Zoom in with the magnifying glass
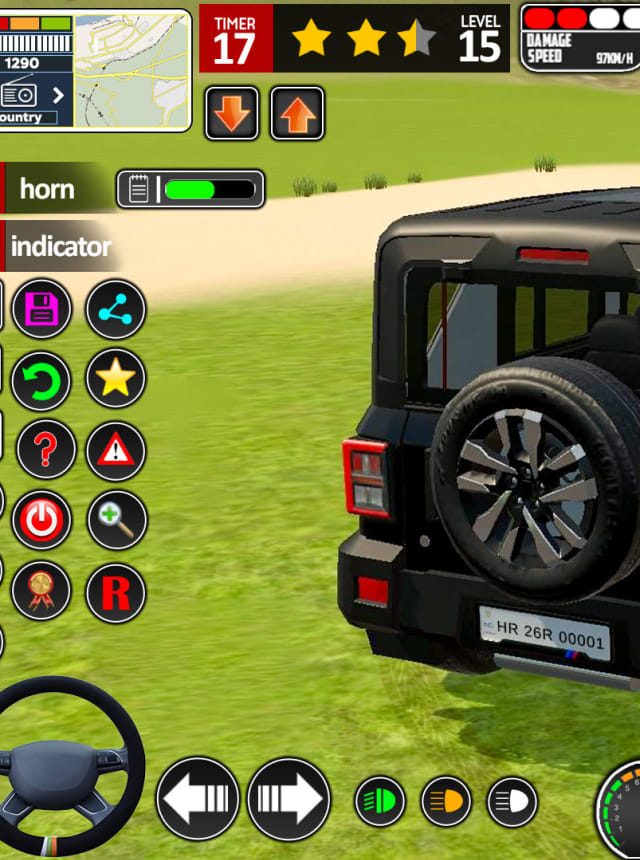 point(116,520)
